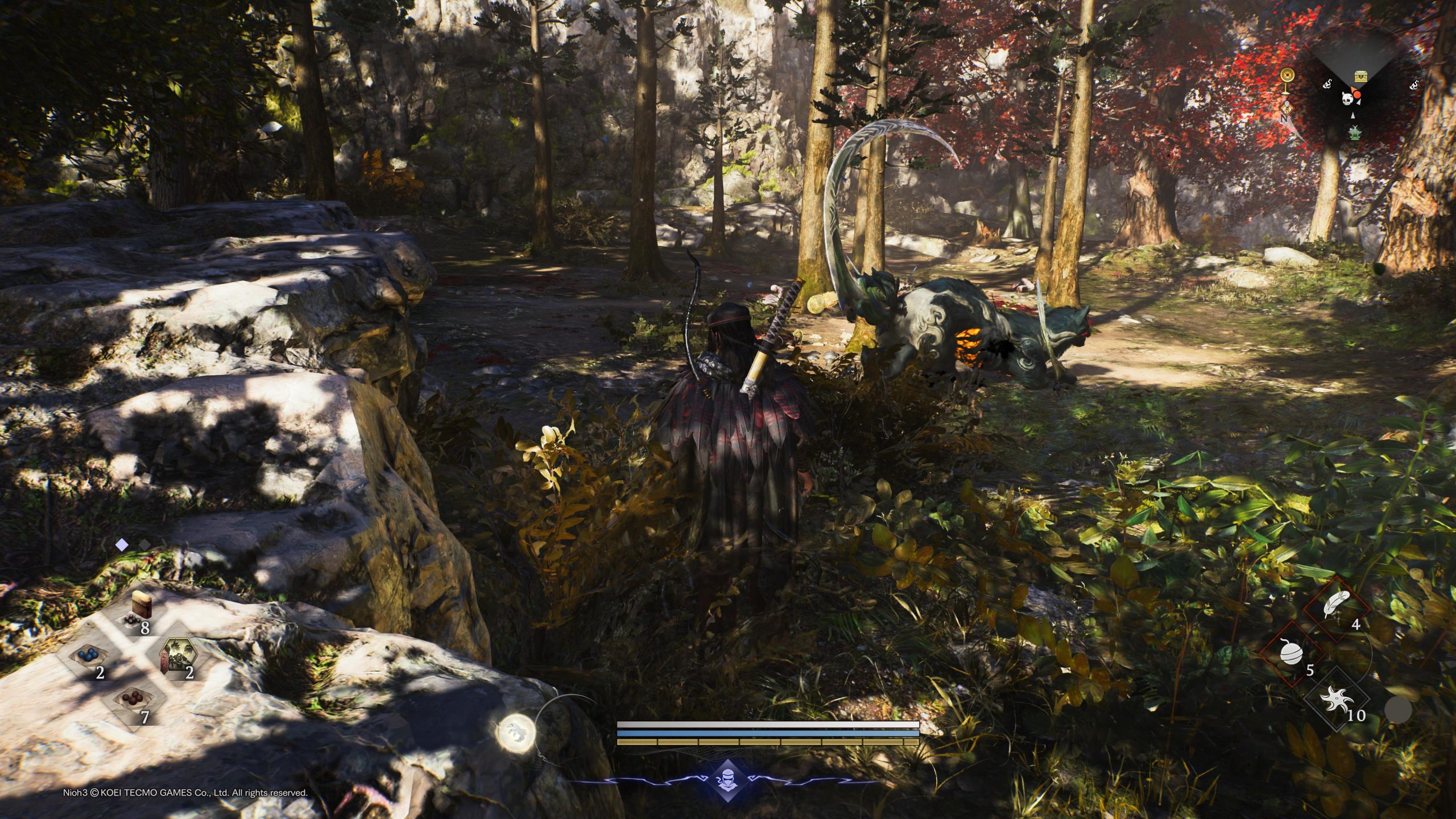Screen dimensions: 1456x819
Task: Click the skull enemy marker on minimap
Action: 1348,98
